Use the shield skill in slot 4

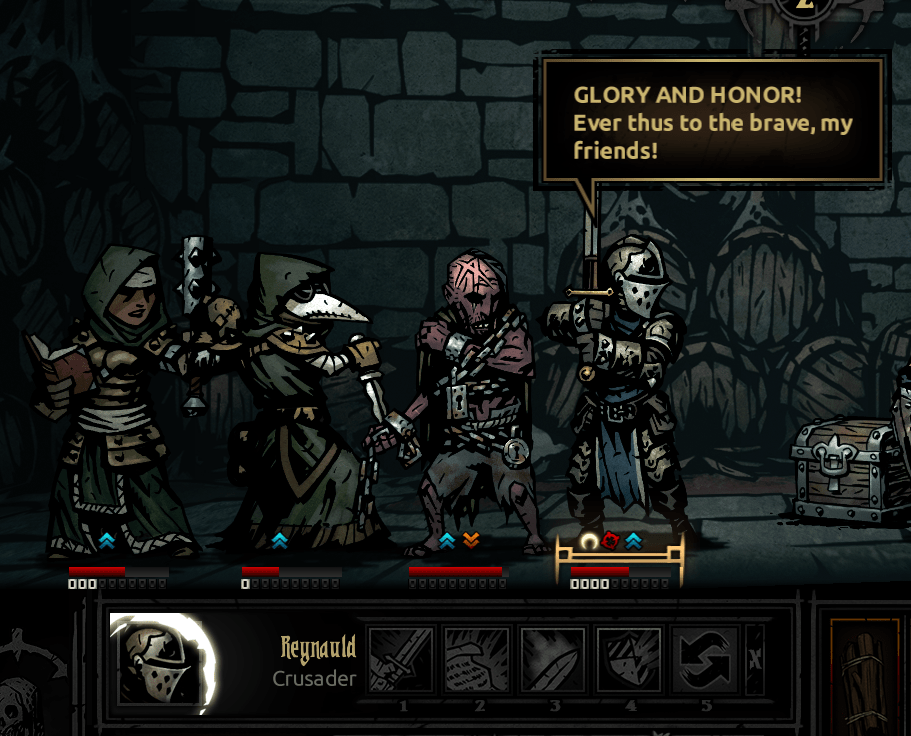point(628,660)
